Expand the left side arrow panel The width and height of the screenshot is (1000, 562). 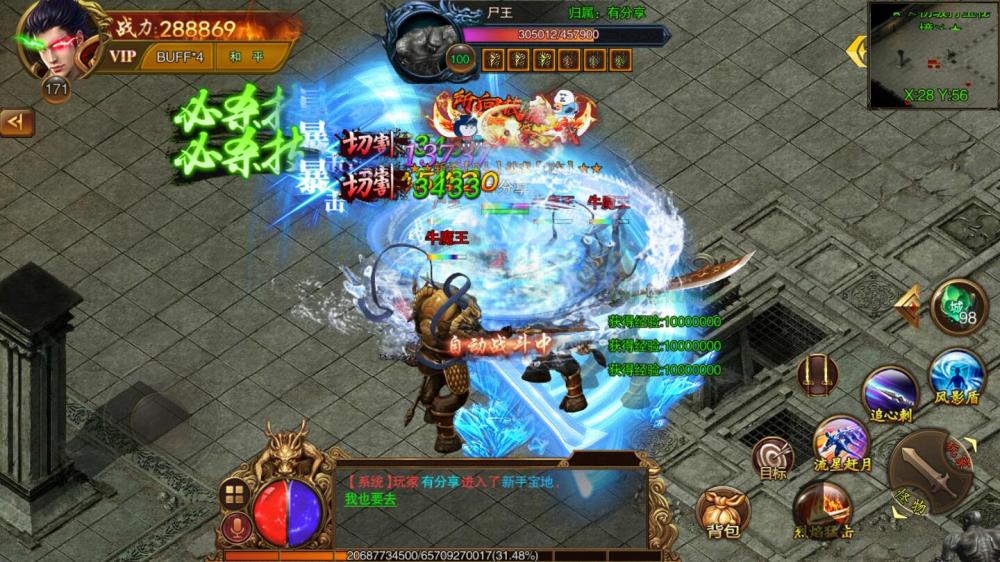click(x=16, y=122)
